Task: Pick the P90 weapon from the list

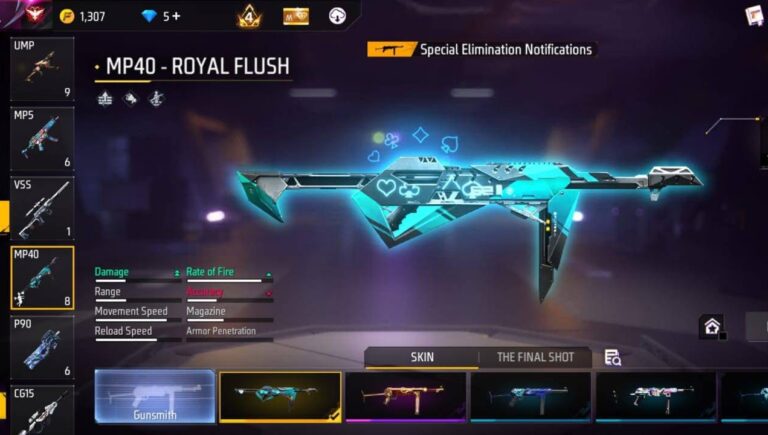Action: 42,347
